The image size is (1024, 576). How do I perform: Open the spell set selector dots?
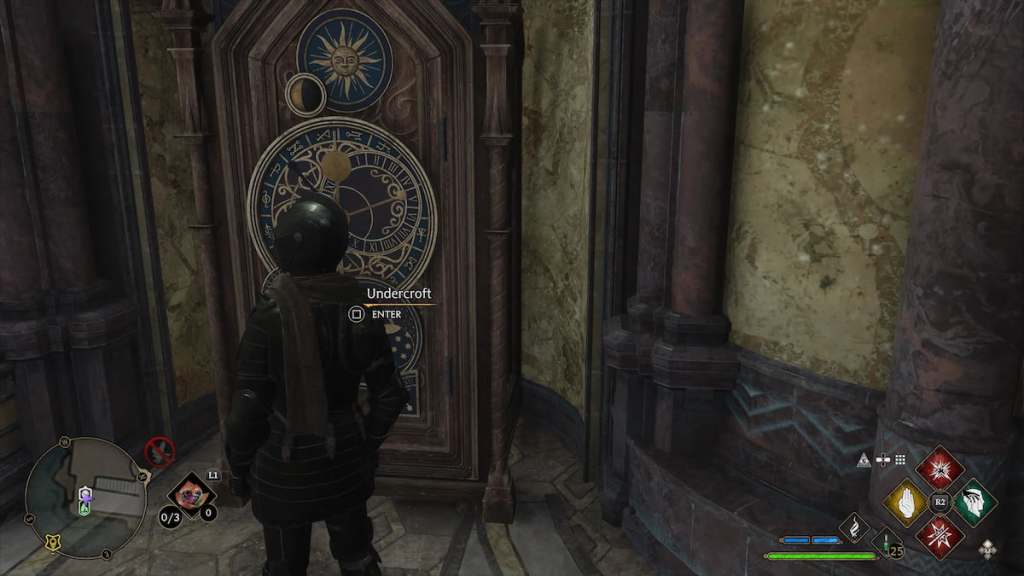(x=900, y=459)
